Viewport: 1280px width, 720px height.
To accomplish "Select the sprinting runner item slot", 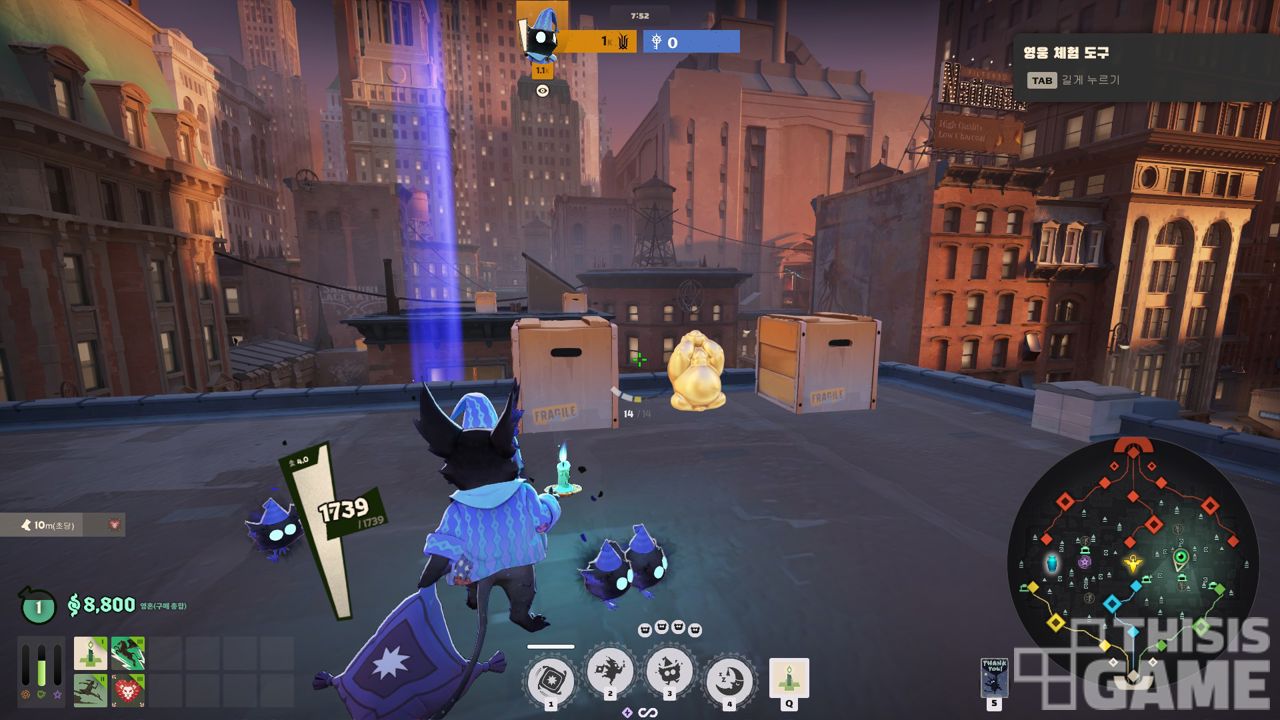I will (x=90, y=690).
